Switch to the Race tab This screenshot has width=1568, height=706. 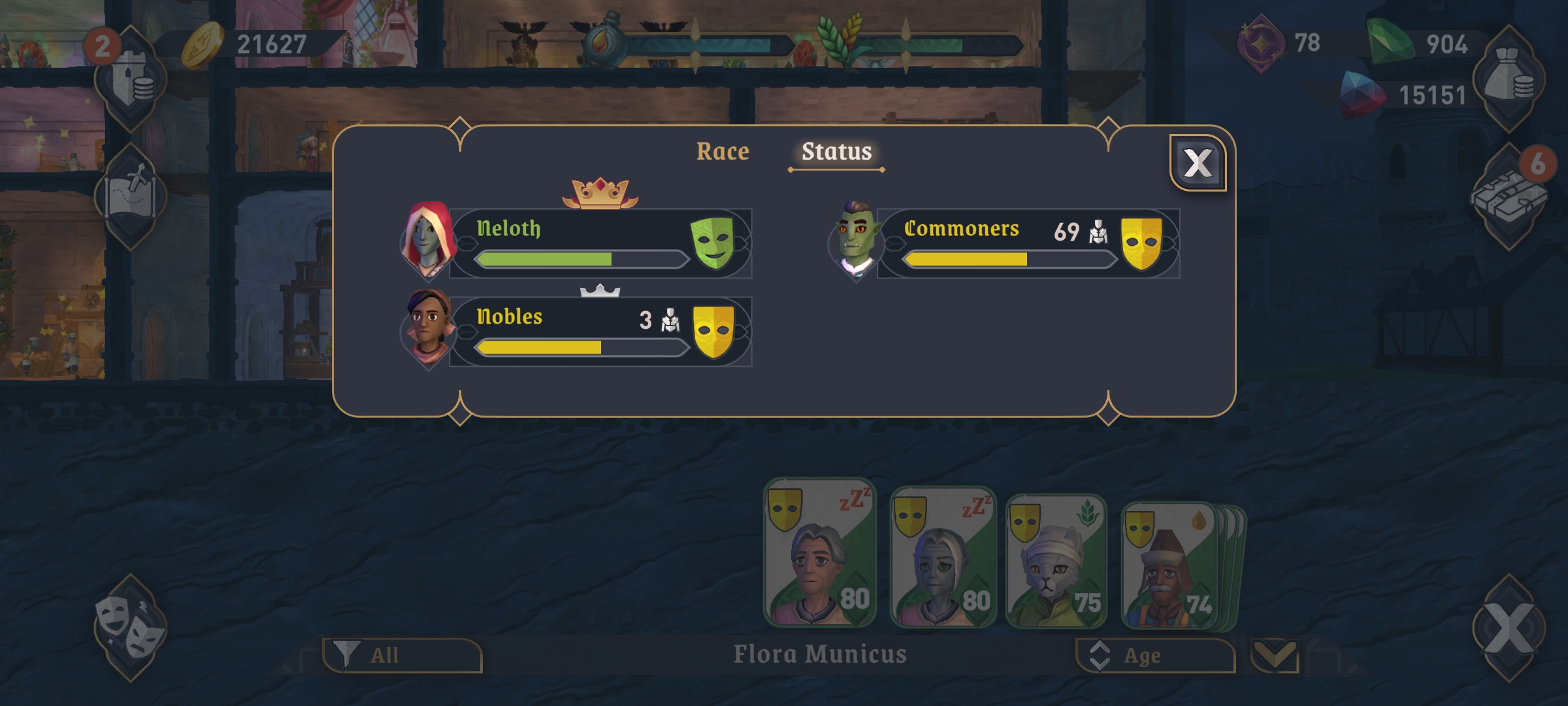tap(722, 152)
